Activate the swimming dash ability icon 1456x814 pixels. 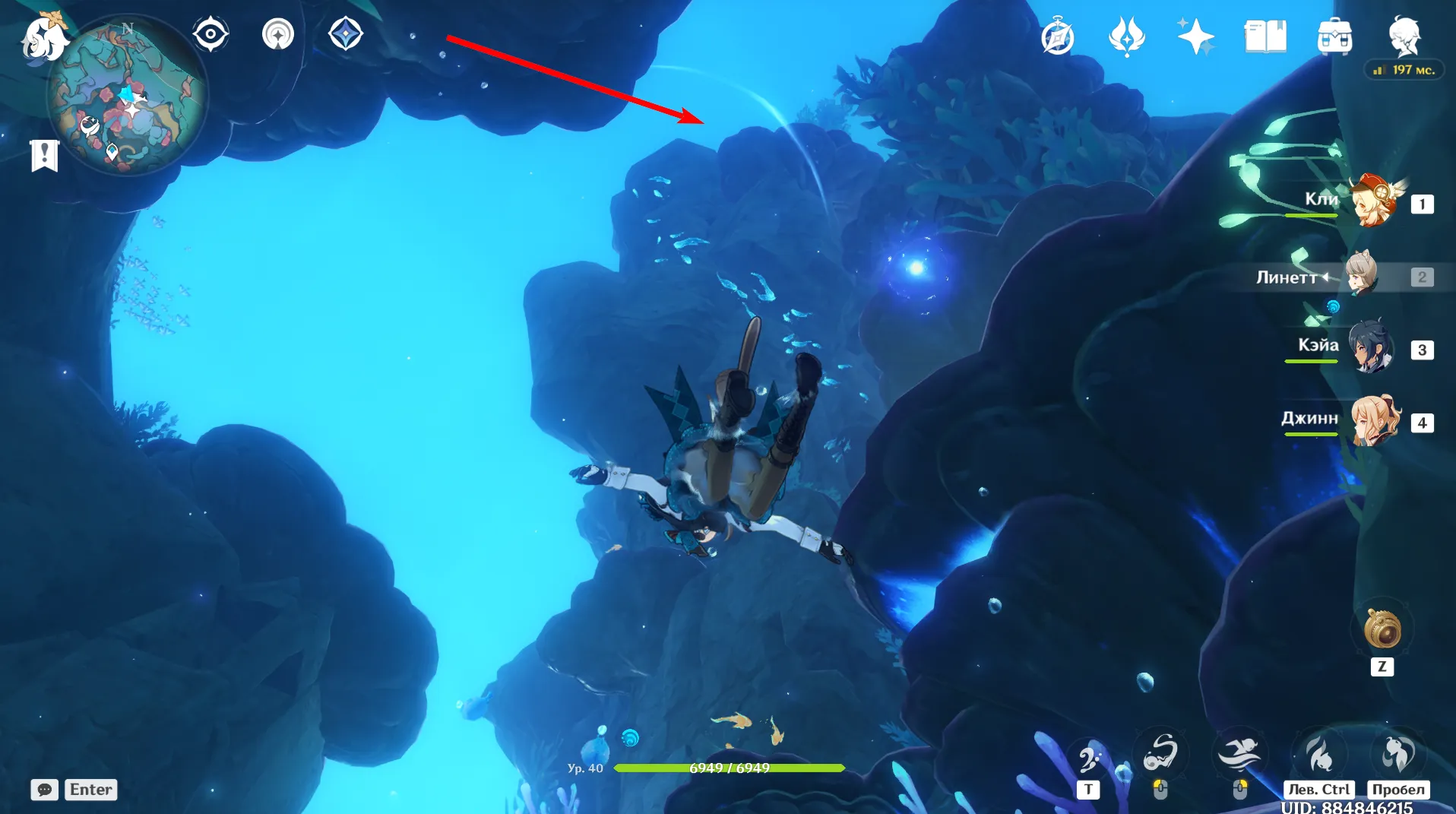click(x=1239, y=754)
